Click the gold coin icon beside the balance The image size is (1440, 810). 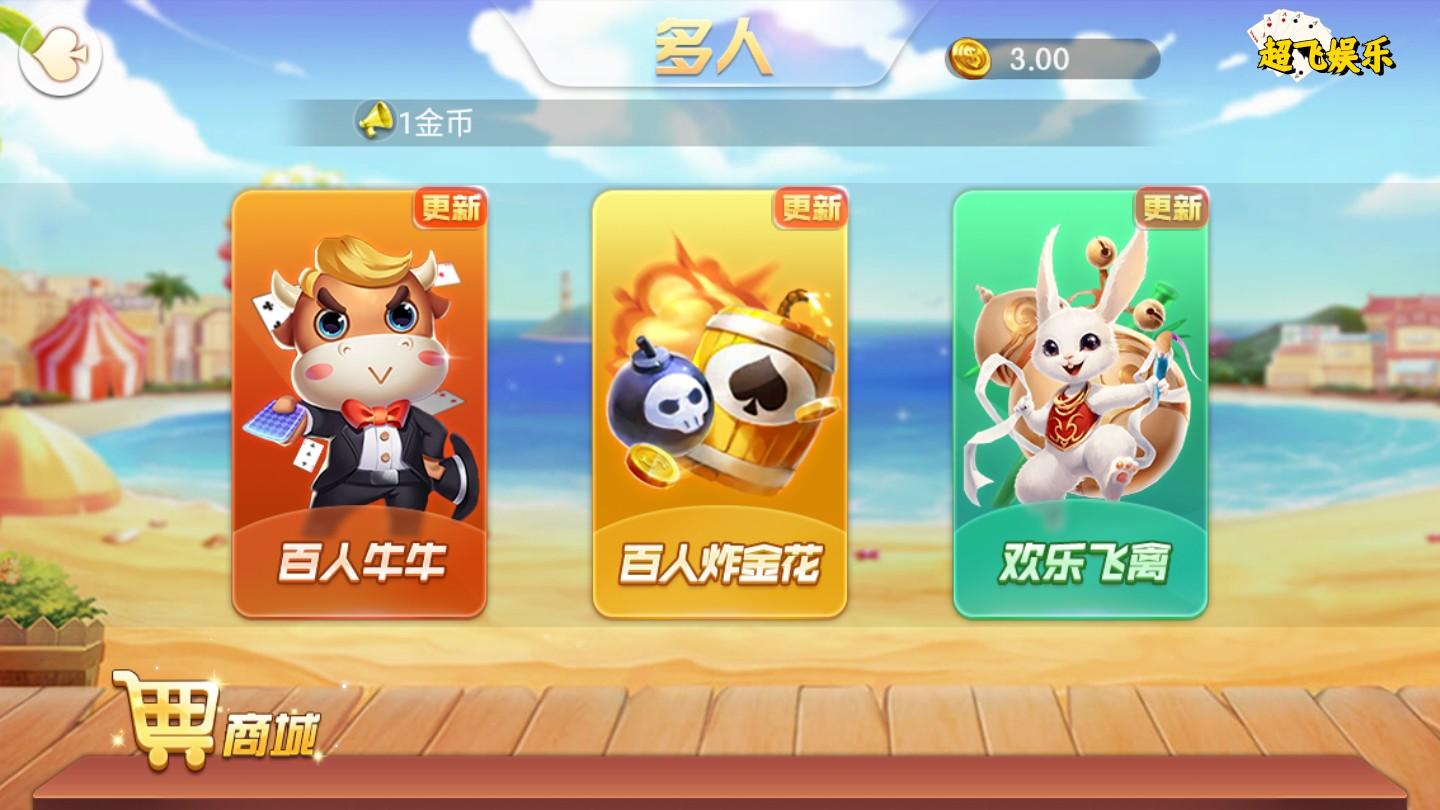[968, 59]
